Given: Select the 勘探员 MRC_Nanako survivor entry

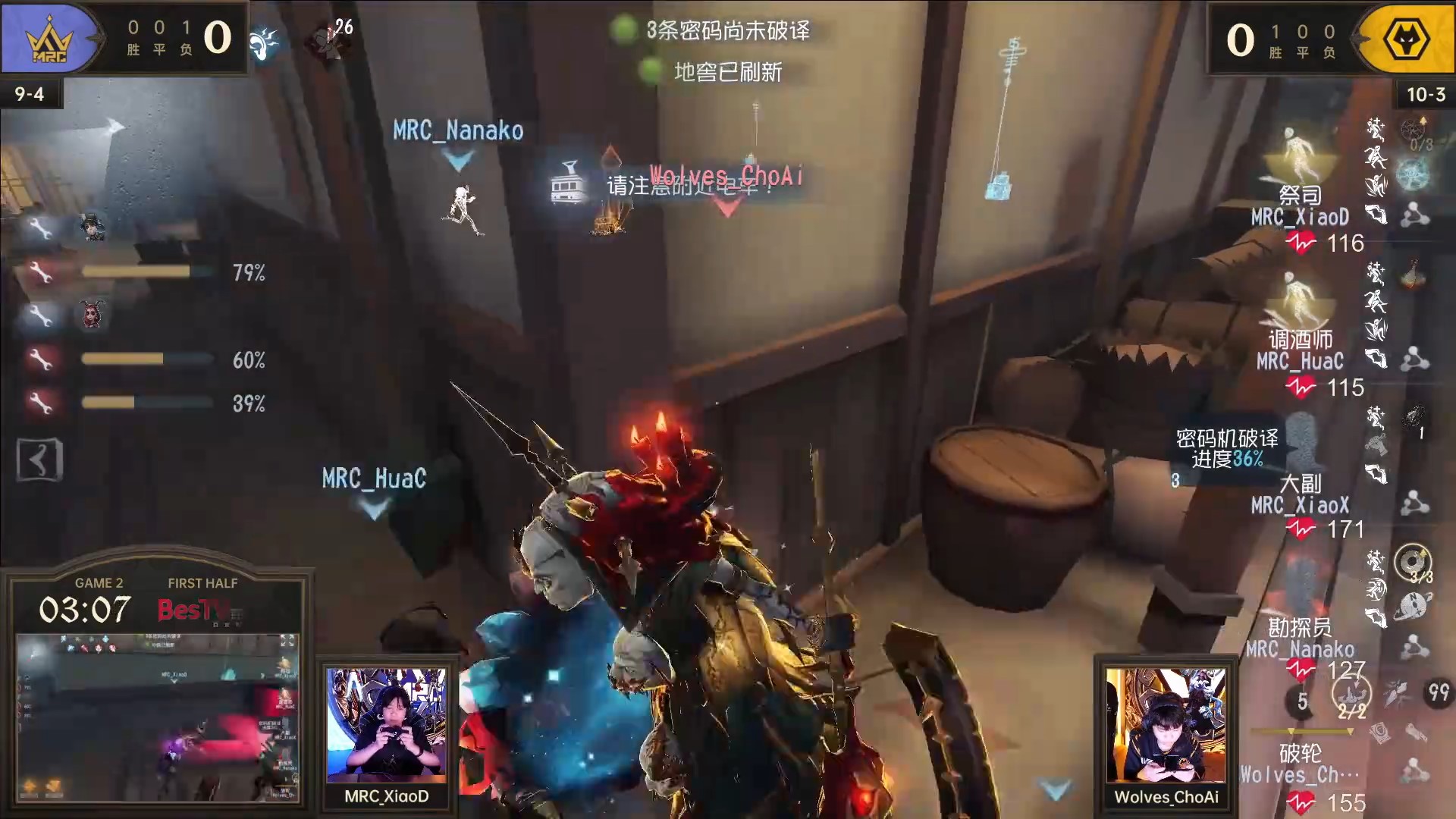Looking at the screenshot, I should [1300, 637].
